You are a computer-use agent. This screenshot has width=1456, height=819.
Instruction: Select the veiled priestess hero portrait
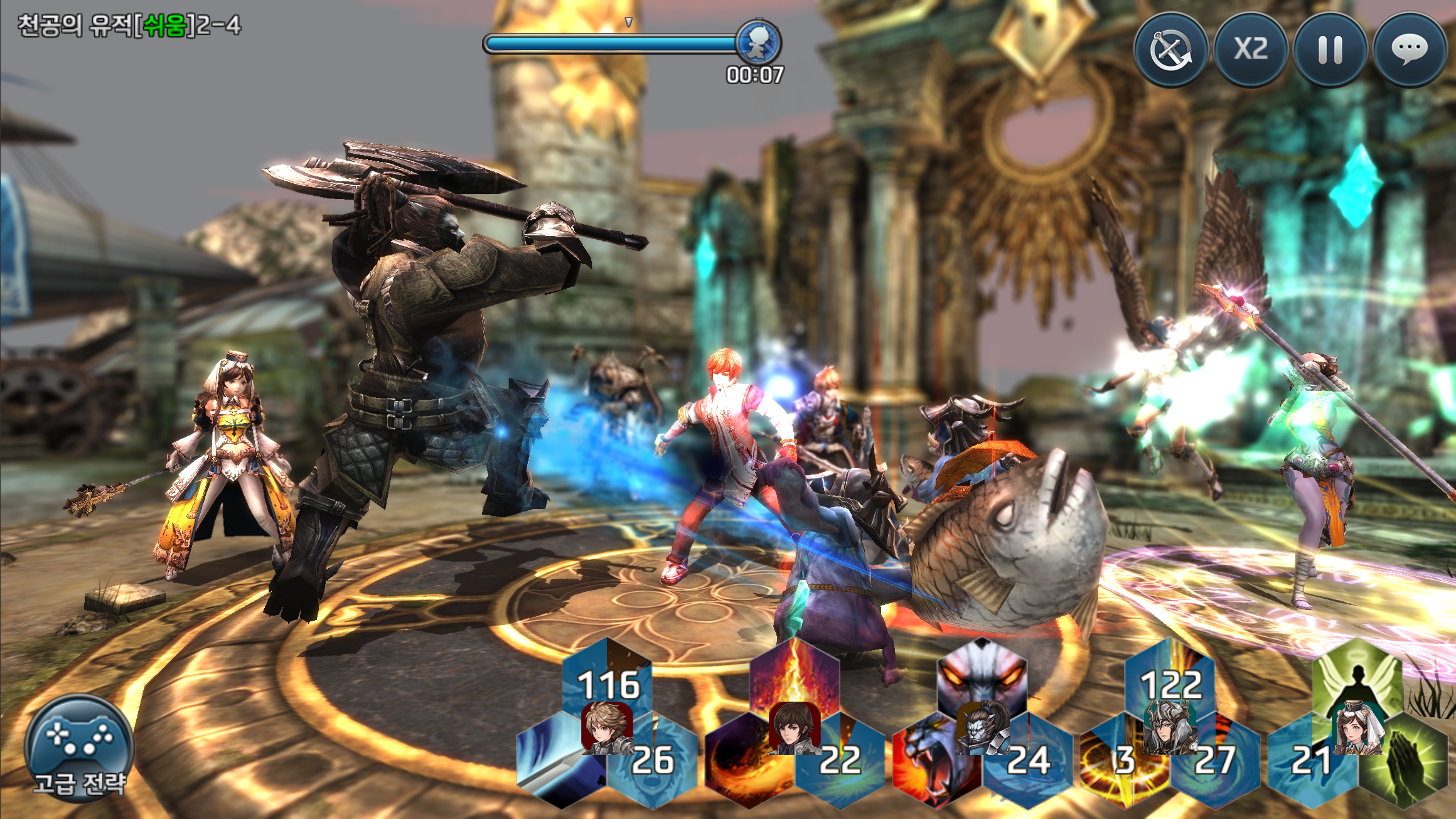(x=1357, y=729)
